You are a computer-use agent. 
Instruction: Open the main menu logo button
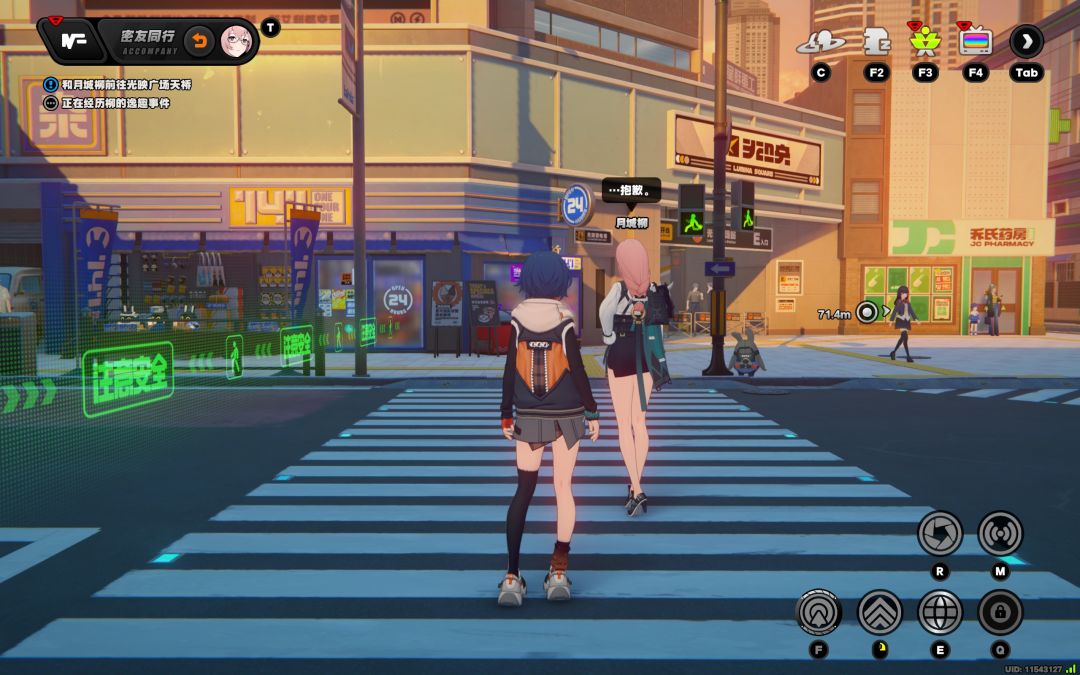(71, 41)
